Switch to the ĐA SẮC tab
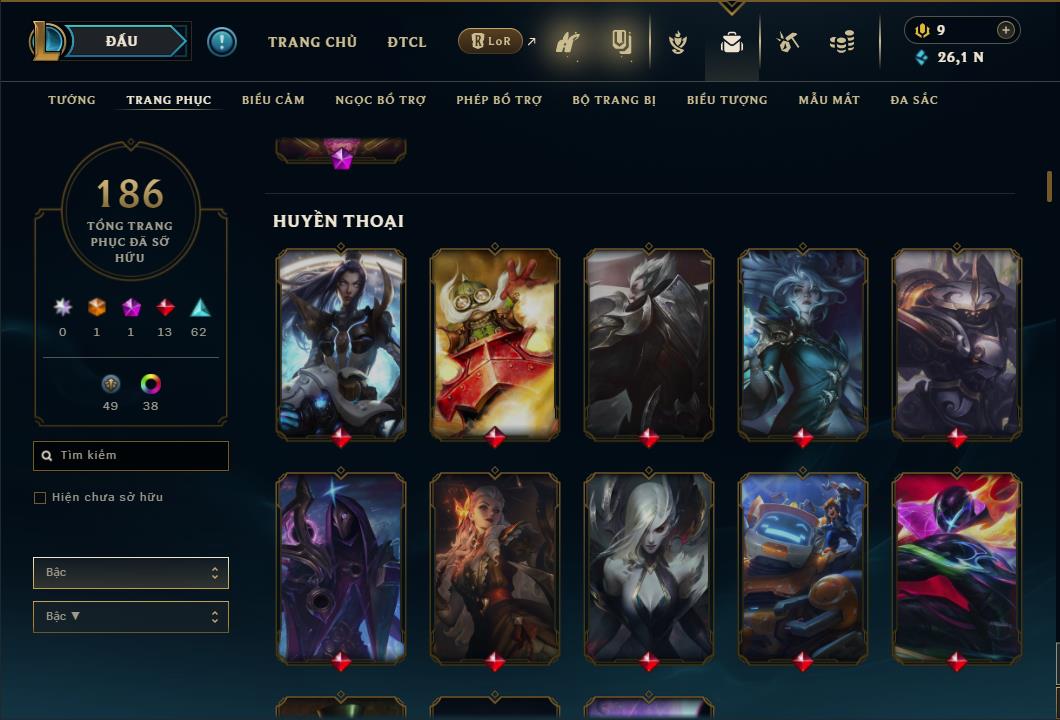The height and width of the screenshot is (720, 1060). pyautogui.click(x=914, y=100)
